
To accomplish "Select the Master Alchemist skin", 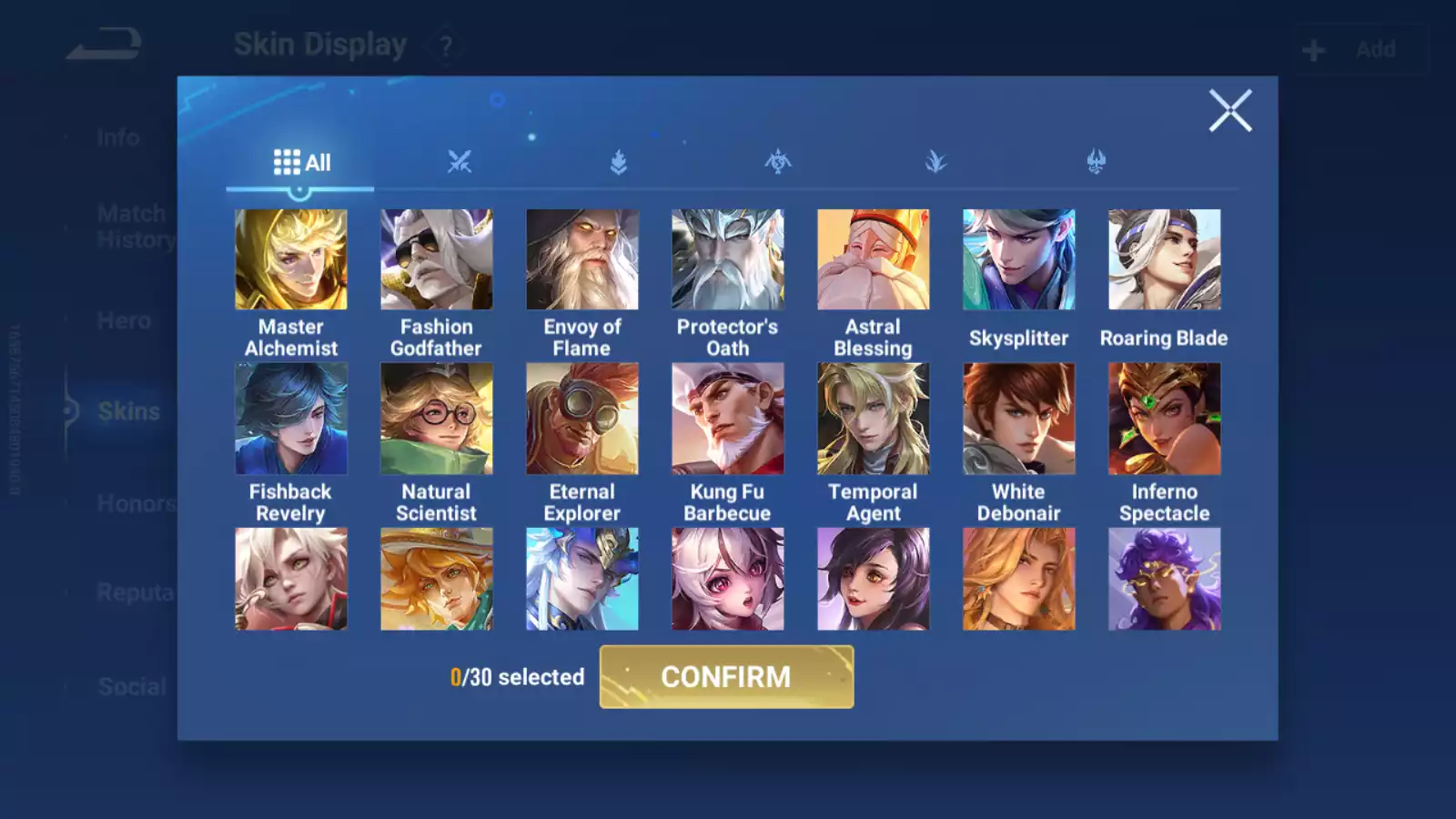I will point(291,259).
